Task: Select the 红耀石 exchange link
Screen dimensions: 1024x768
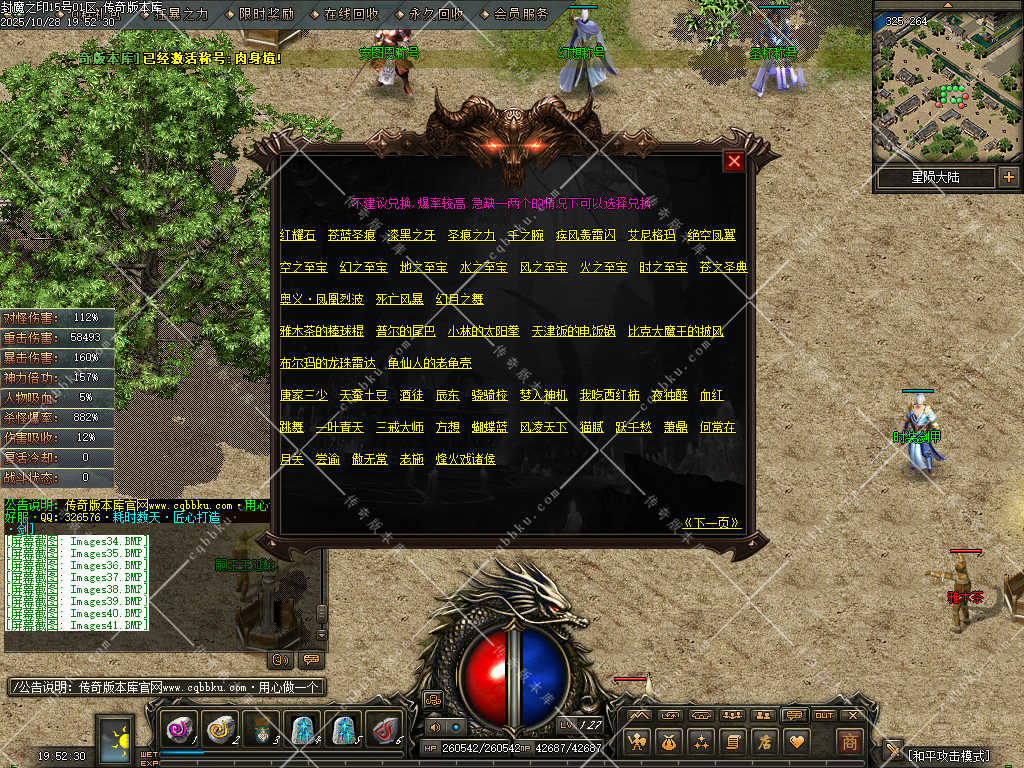Action: pos(298,235)
